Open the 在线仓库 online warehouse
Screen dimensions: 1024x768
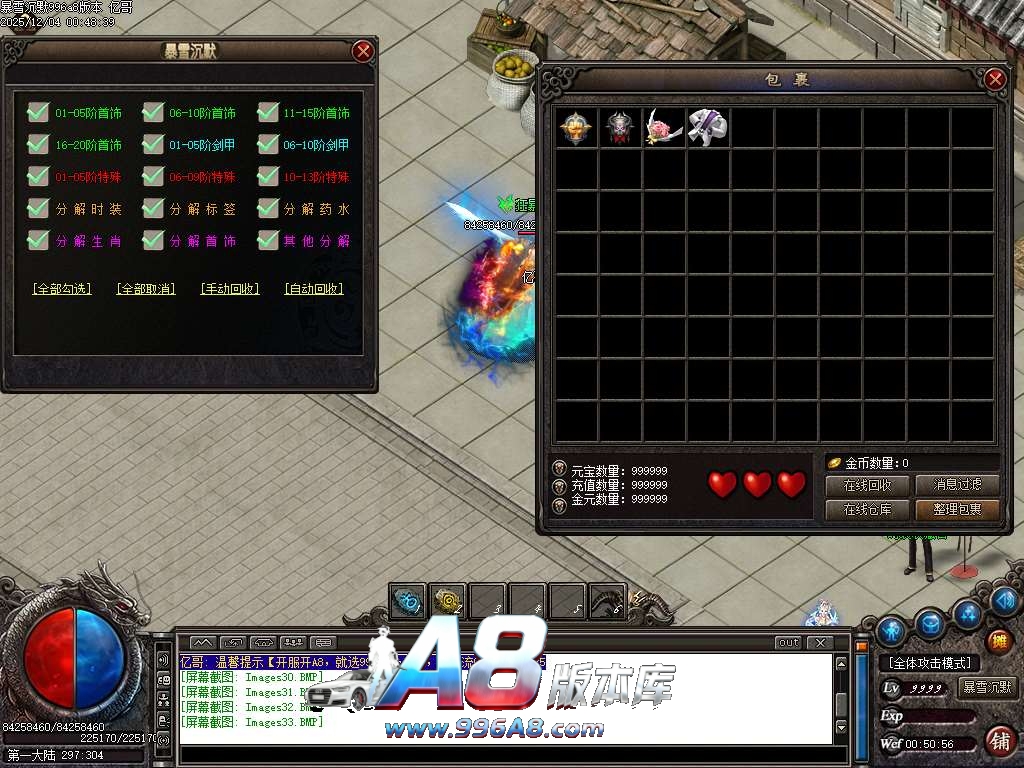pyautogui.click(x=867, y=510)
